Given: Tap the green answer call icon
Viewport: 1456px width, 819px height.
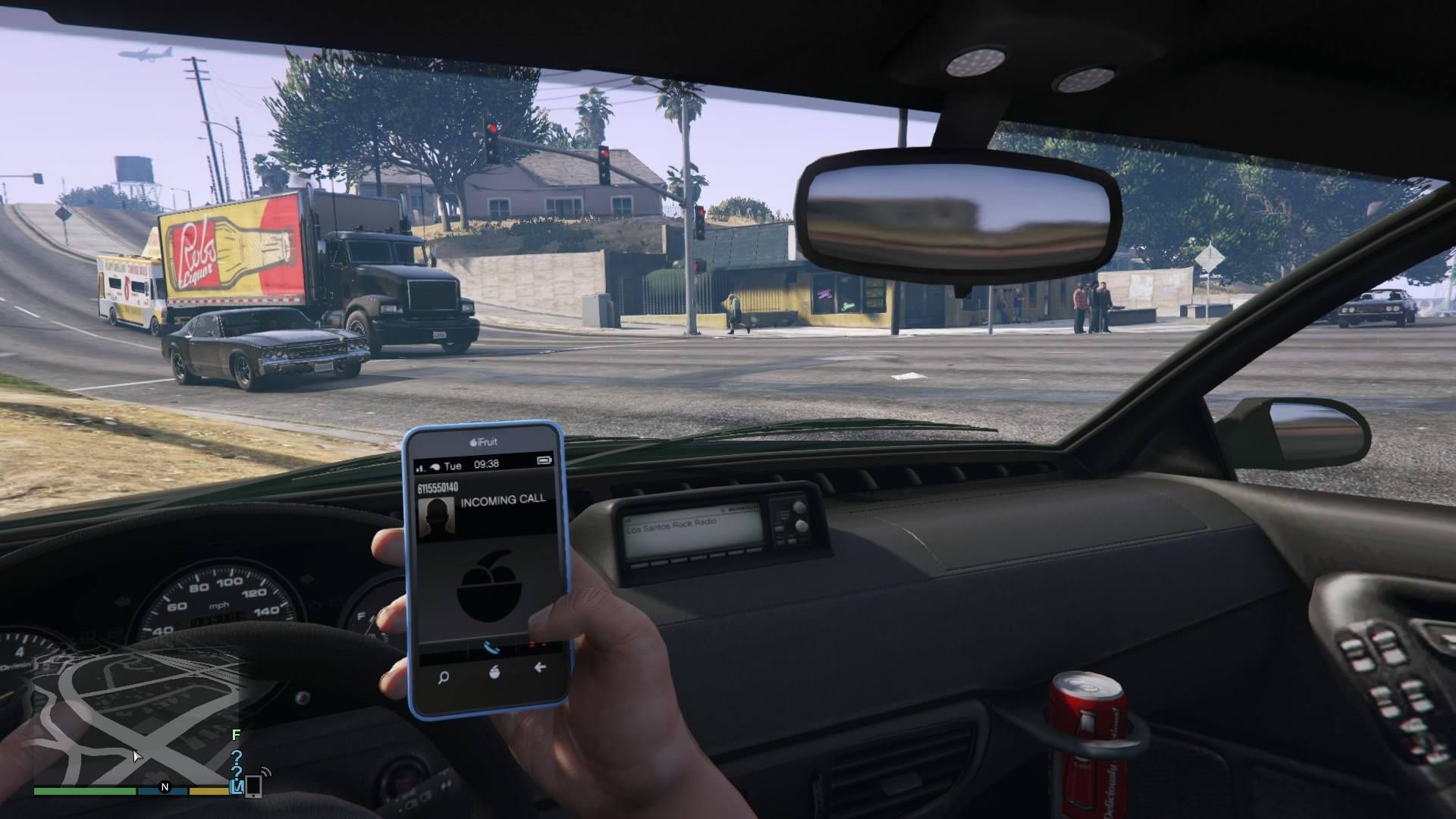Looking at the screenshot, I should [x=491, y=648].
